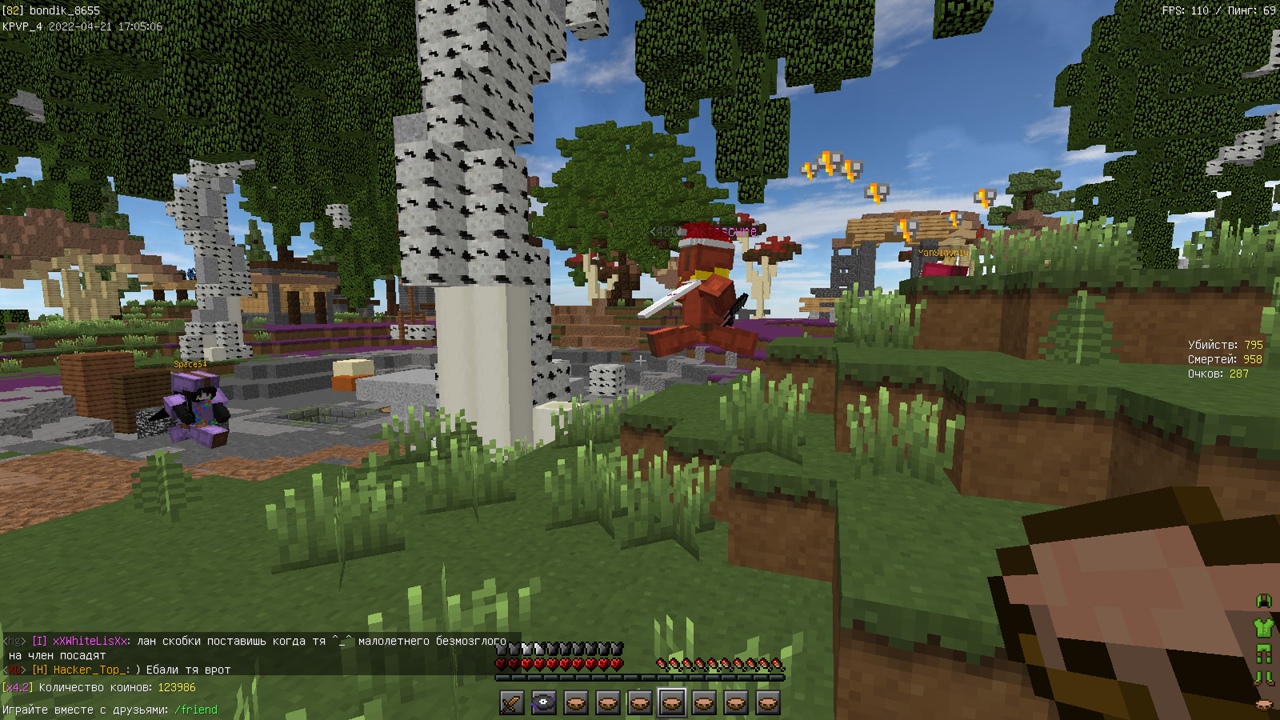Click the highlighted player head in slot 6
The width and height of the screenshot is (1280, 720).
(x=673, y=702)
